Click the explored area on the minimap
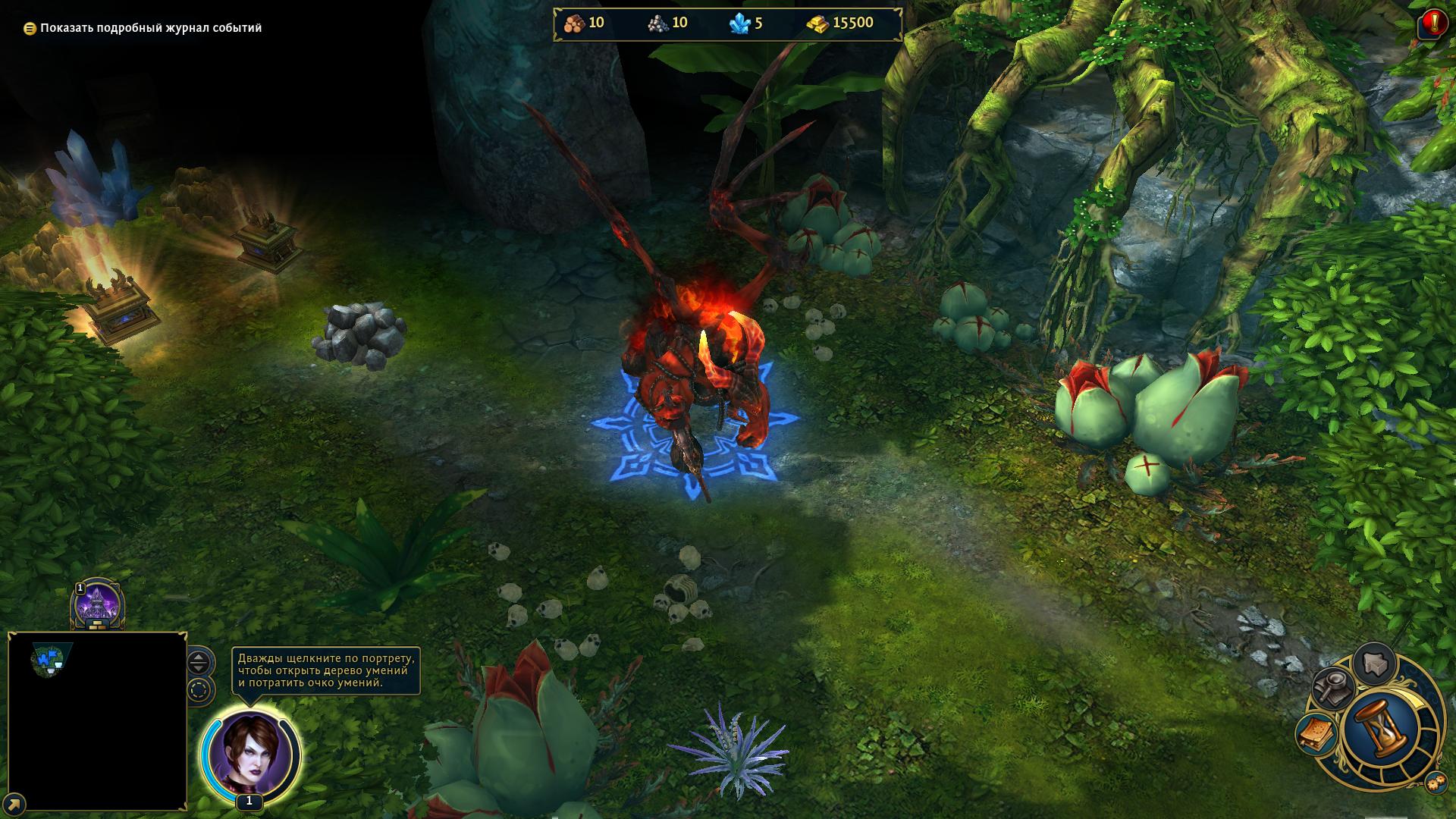This screenshot has height=819, width=1456. coord(52,660)
